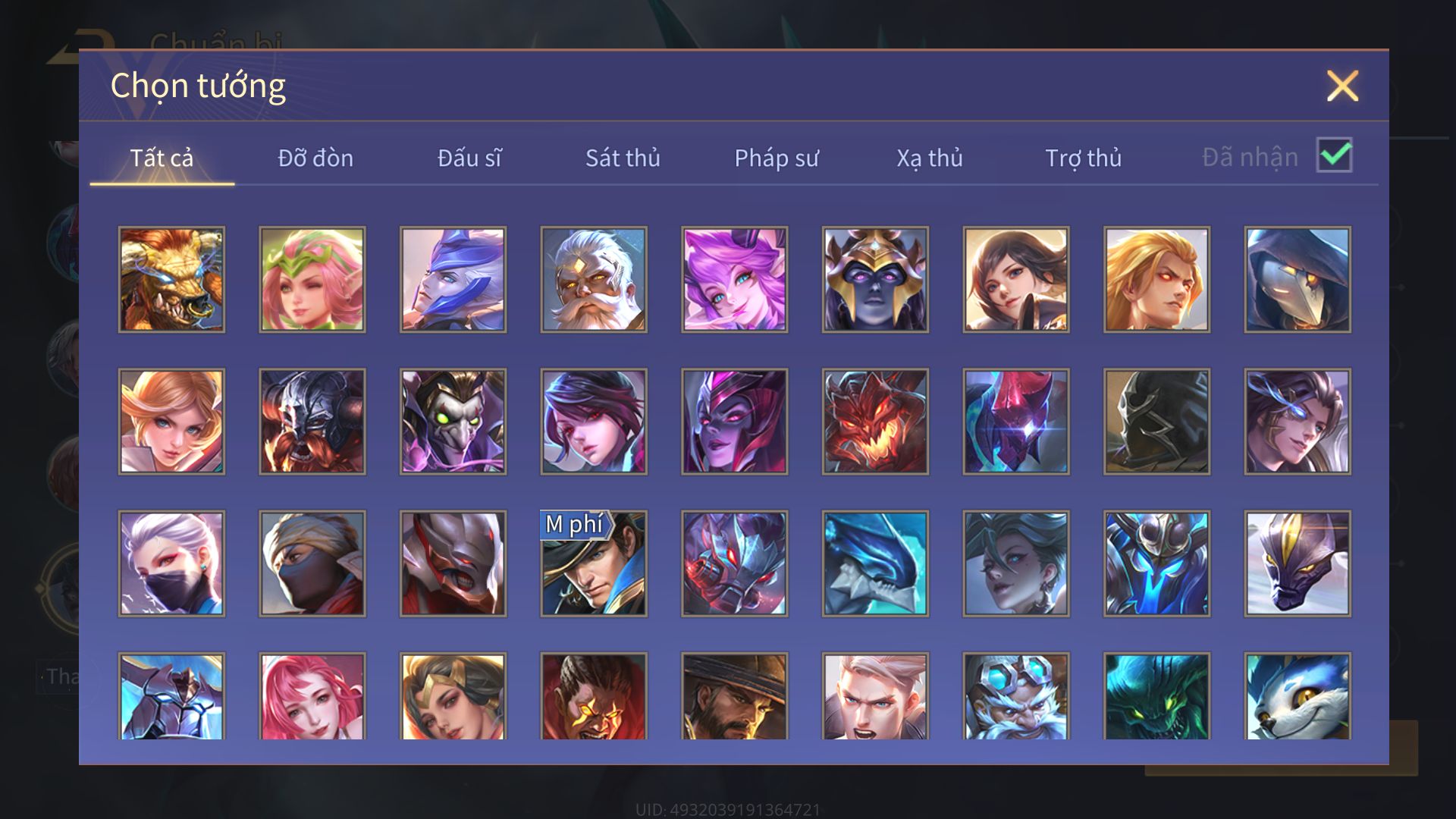
Task: Choose the goggled white-bearded dwarf hero
Action: click(1016, 696)
